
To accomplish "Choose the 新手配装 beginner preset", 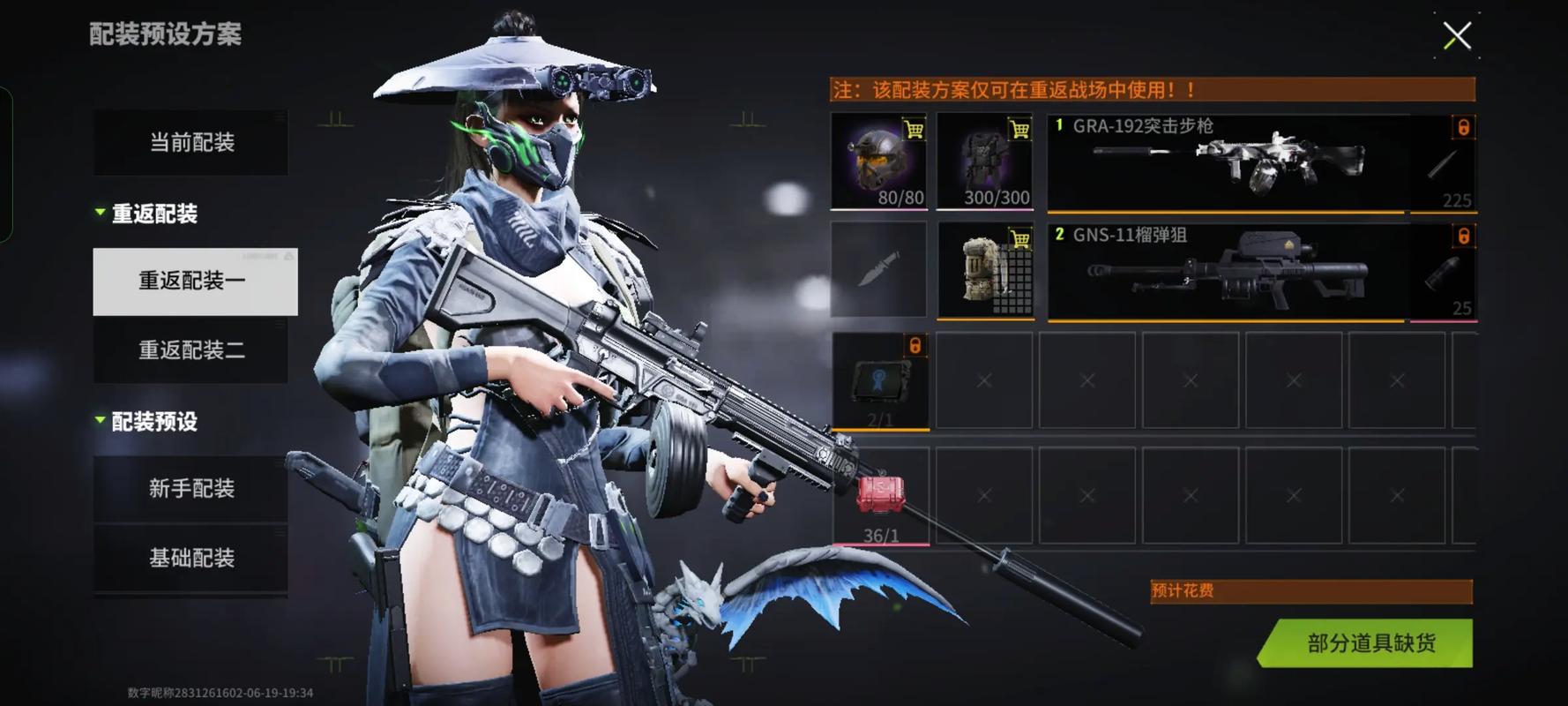I will pos(191,489).
